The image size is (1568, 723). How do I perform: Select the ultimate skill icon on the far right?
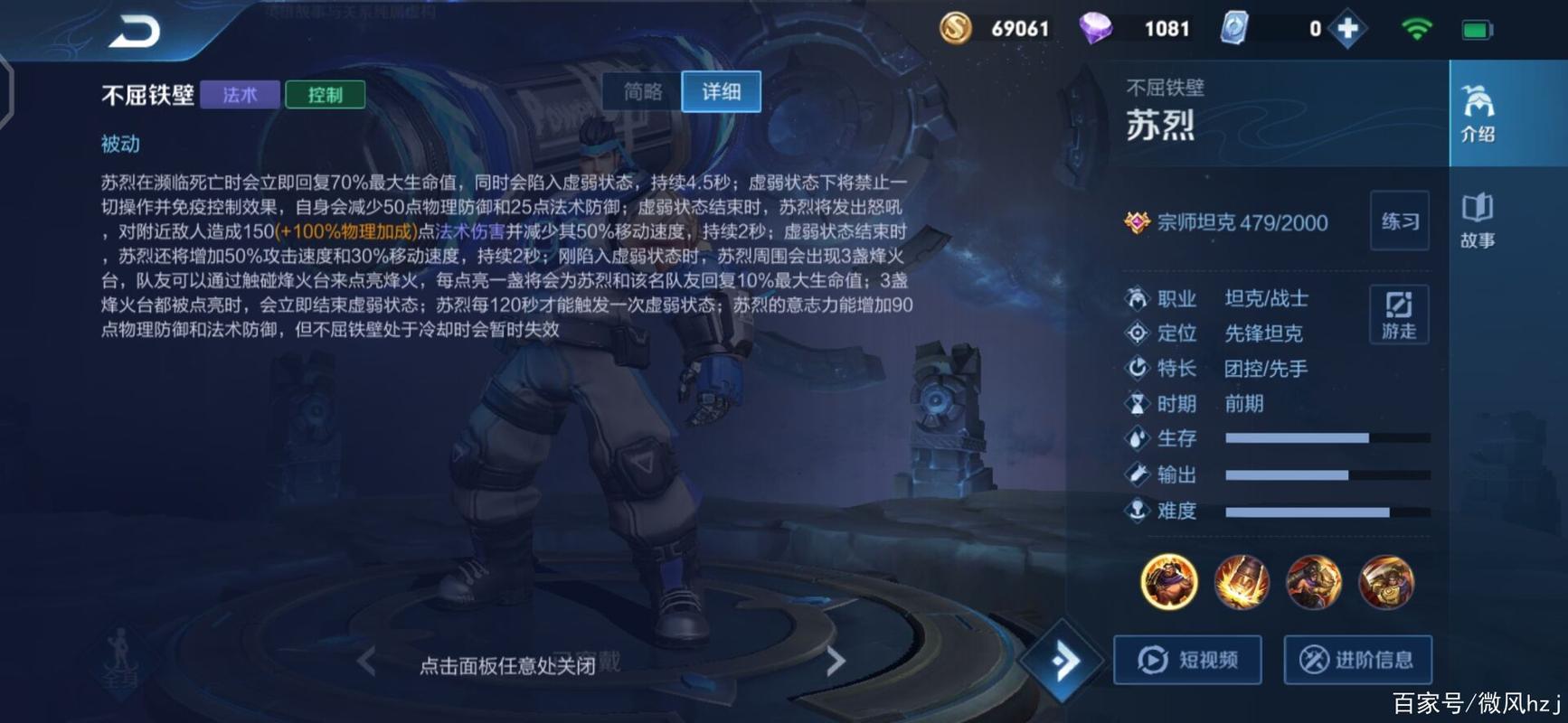coord(1385,583)
